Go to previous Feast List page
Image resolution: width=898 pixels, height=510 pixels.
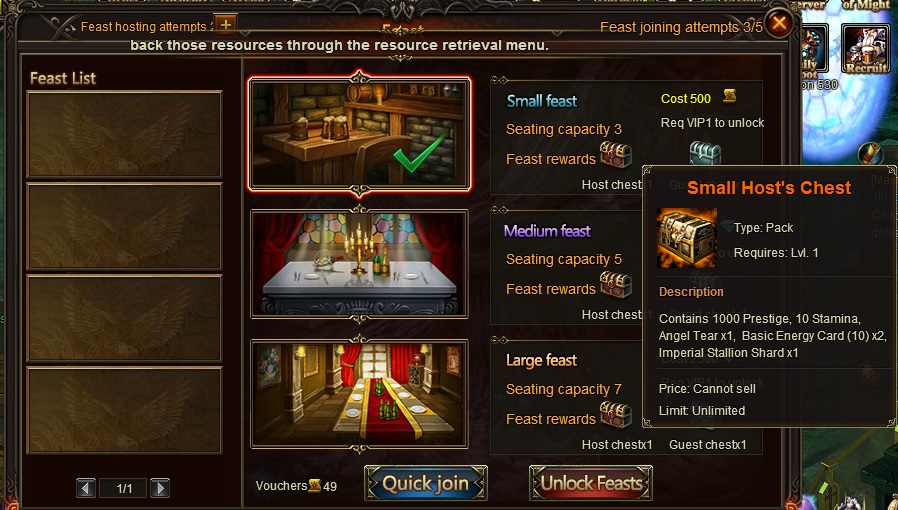point(87,488)
